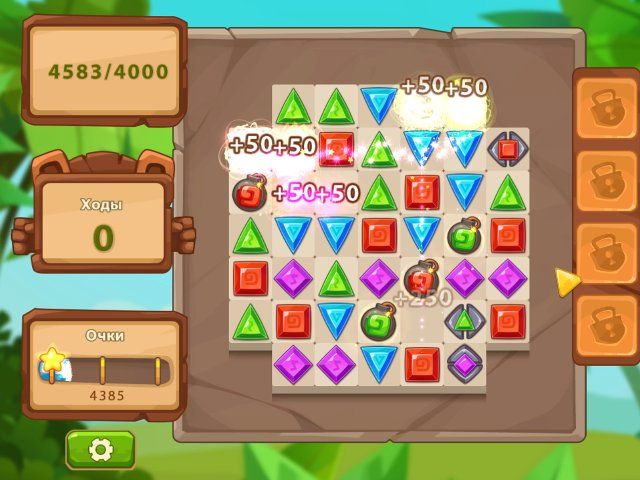Click the yellow arrow beside the booster panel
Screen dimensions: 640x480
tap(567, 282)
